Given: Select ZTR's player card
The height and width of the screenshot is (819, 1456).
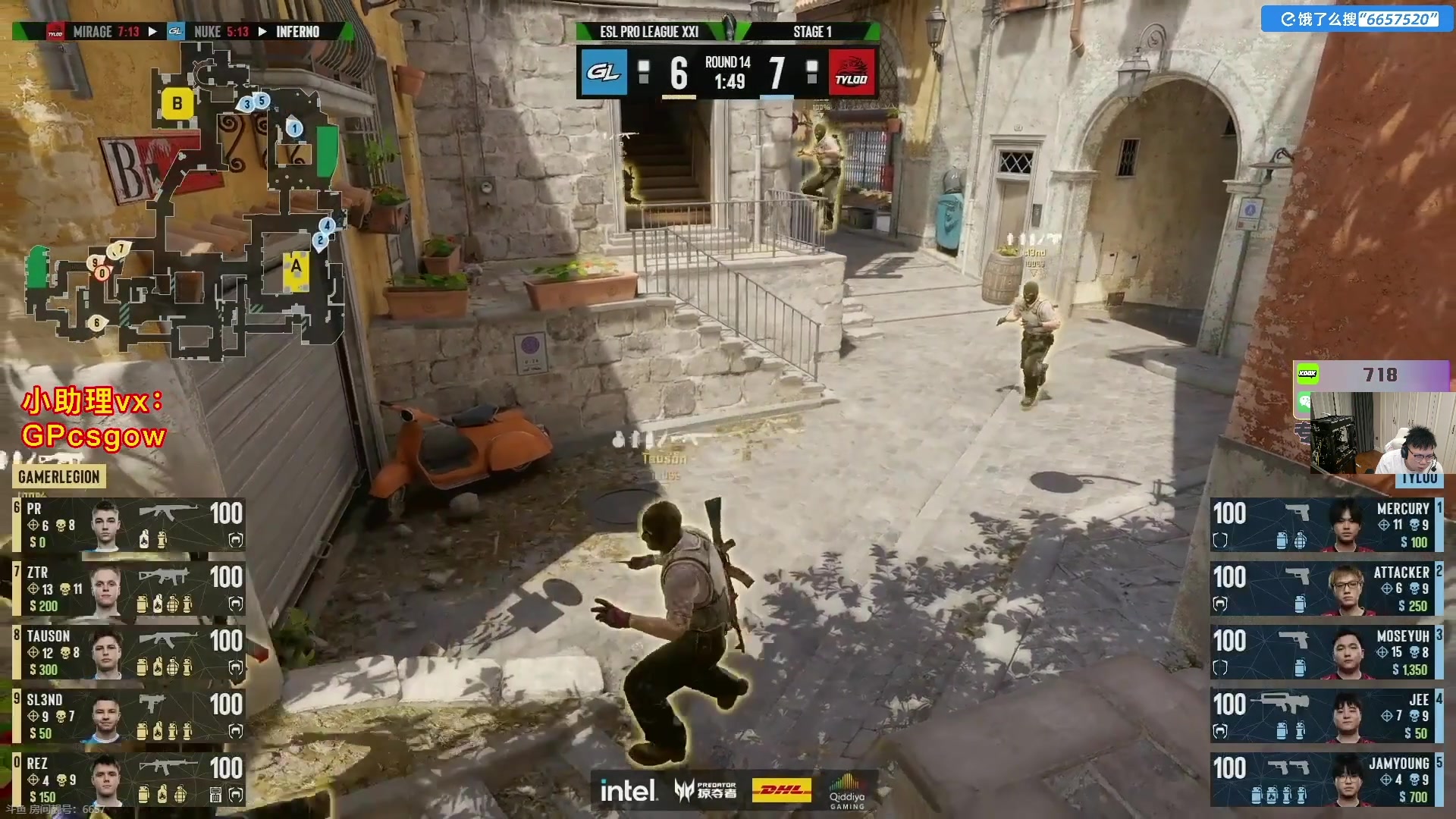Looking at the screenshot, I should tap(129, 588).
